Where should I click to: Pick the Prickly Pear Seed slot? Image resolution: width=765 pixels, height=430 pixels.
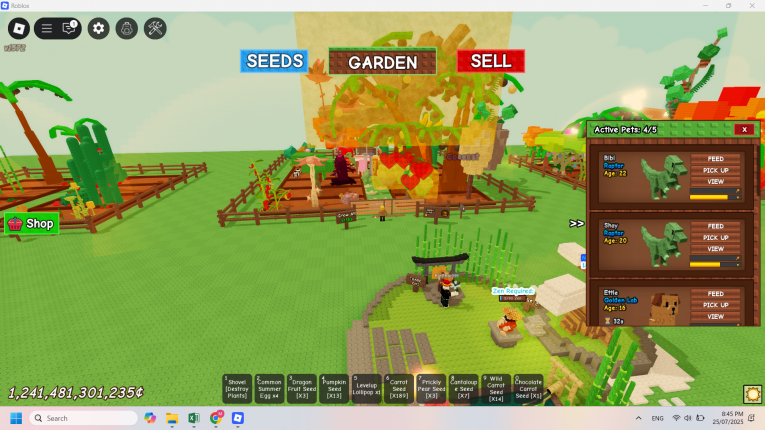click(x=431, y=387)
